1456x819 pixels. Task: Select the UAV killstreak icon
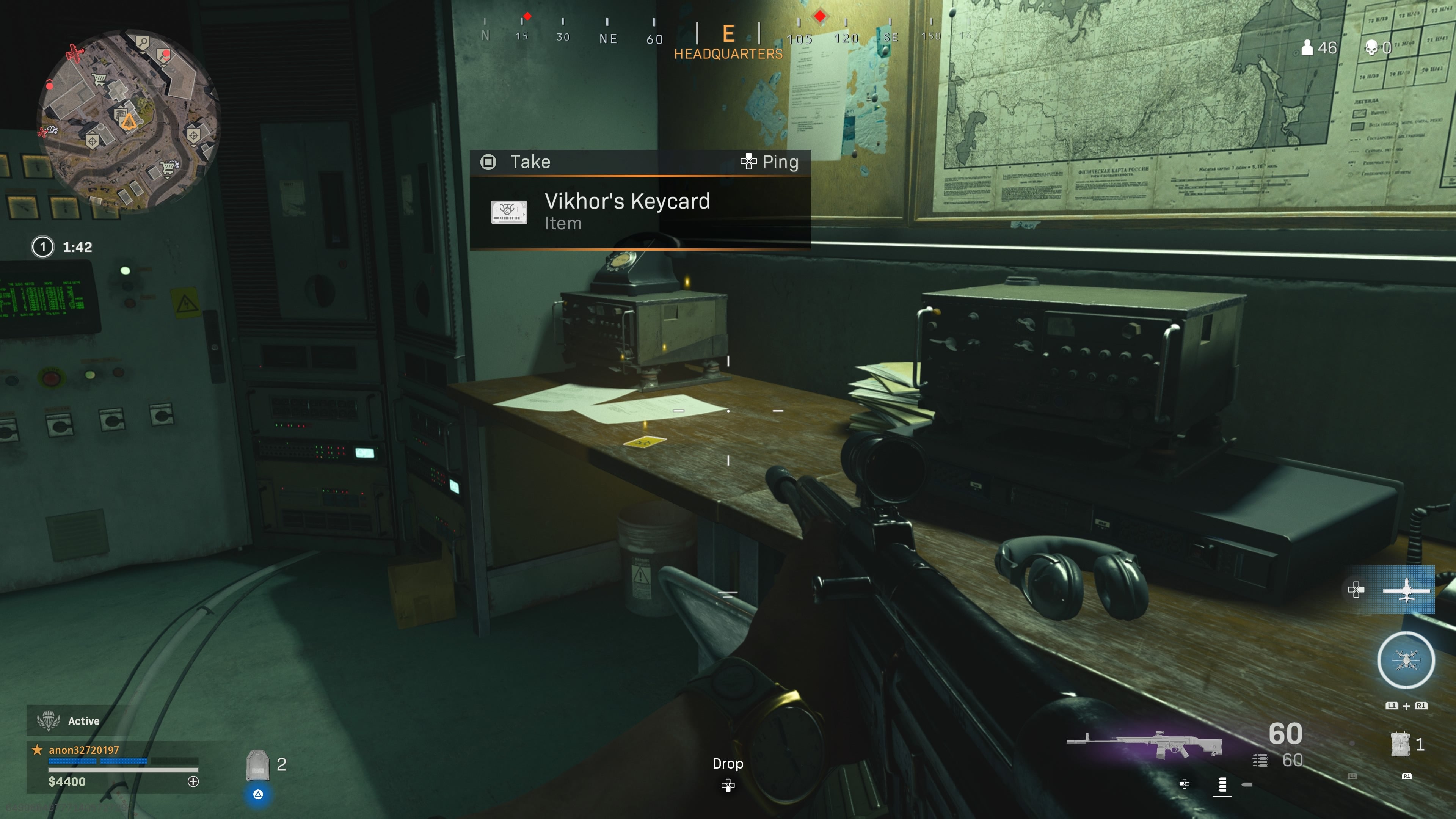[x=1407, y=590]
